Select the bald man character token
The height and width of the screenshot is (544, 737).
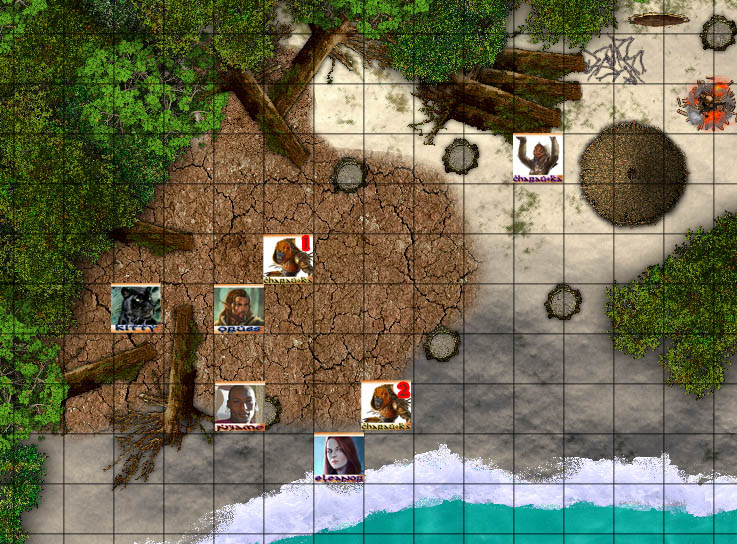tap(240, 405)
